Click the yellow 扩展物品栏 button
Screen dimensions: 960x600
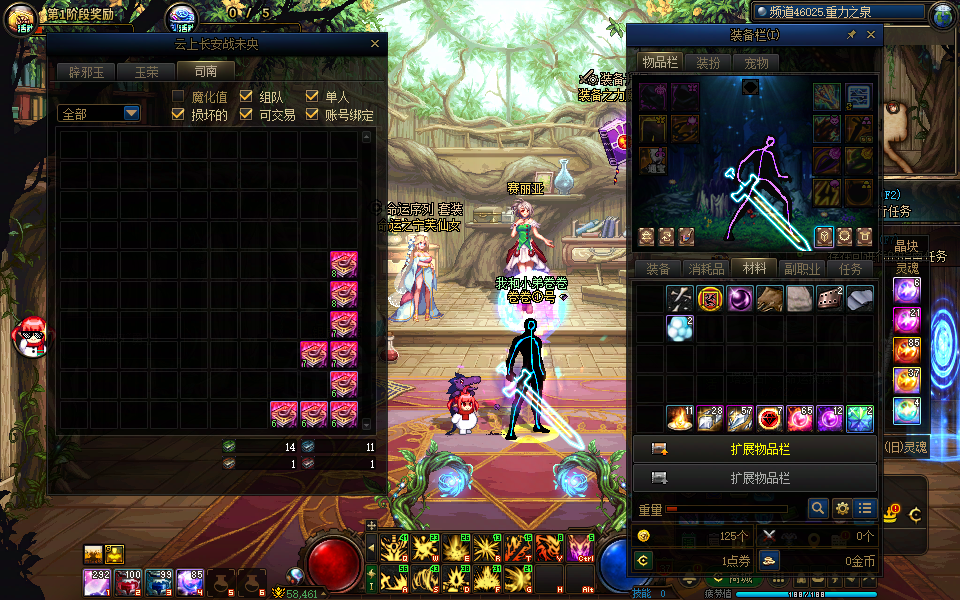click(755, 449)
